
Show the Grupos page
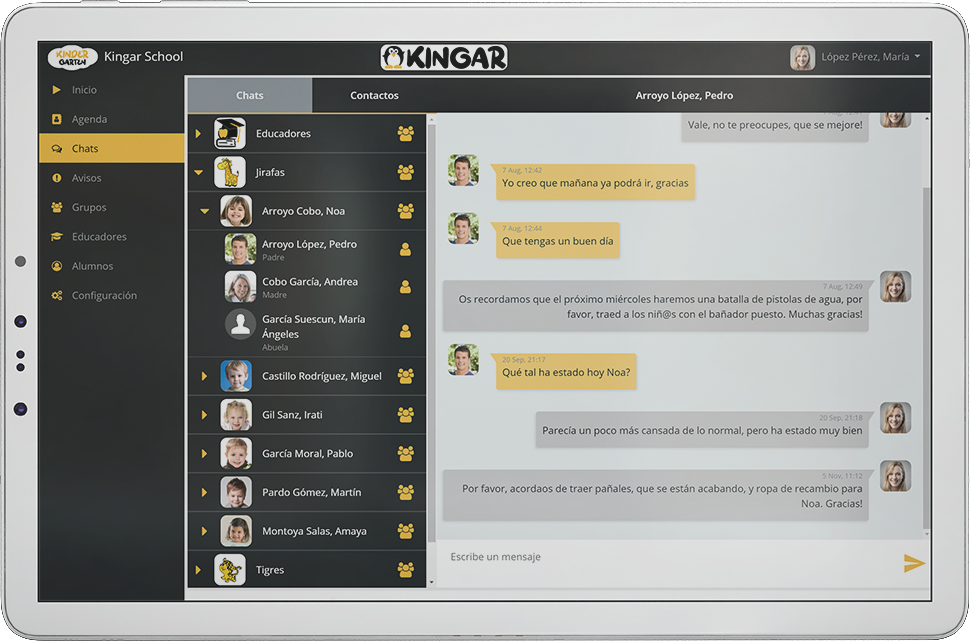click(89, 207)
